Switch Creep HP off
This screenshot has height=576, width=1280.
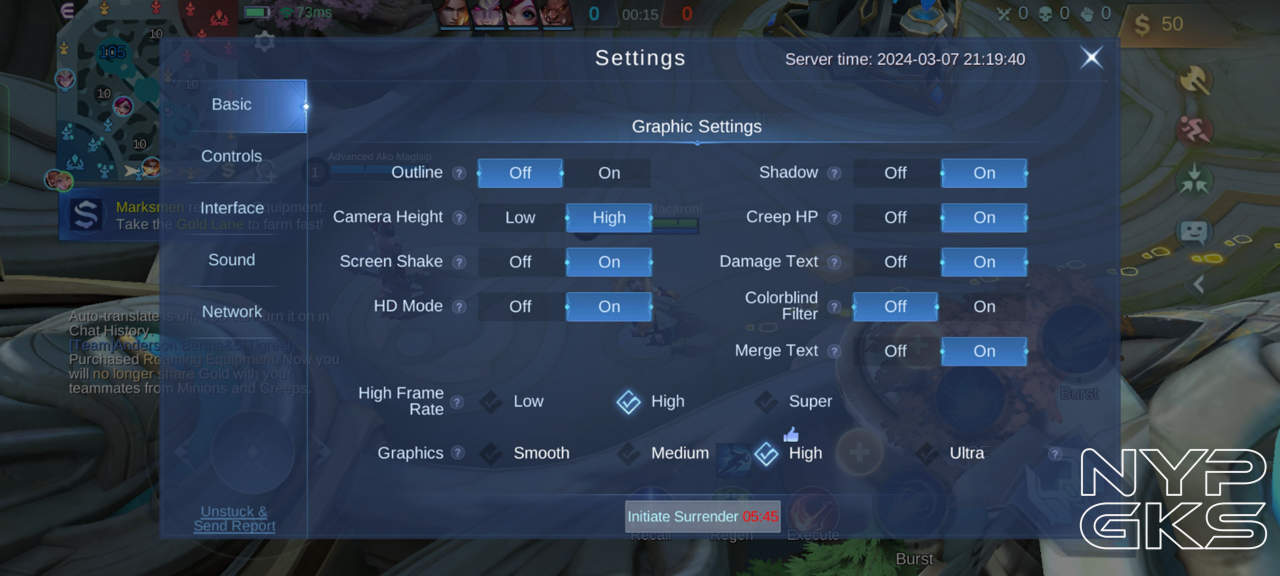[x=895, y=217]
